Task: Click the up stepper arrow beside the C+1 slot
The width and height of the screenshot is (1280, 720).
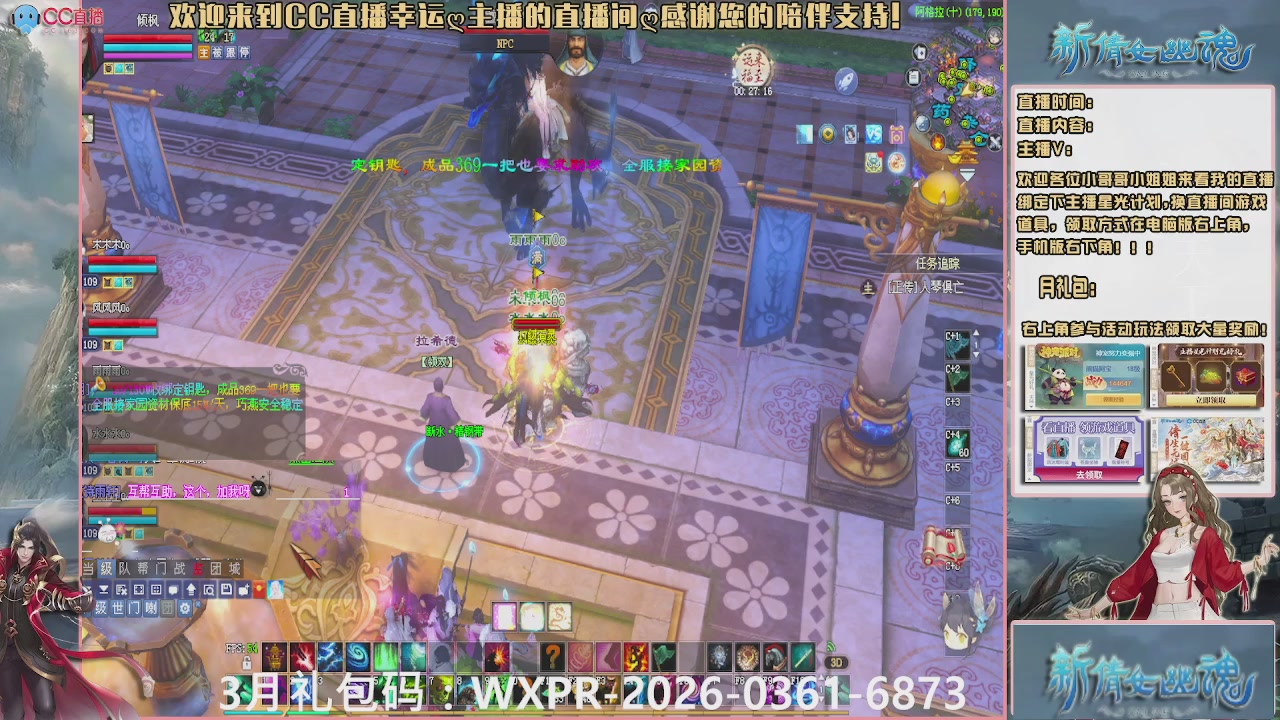Action: [x=976, y=332]
